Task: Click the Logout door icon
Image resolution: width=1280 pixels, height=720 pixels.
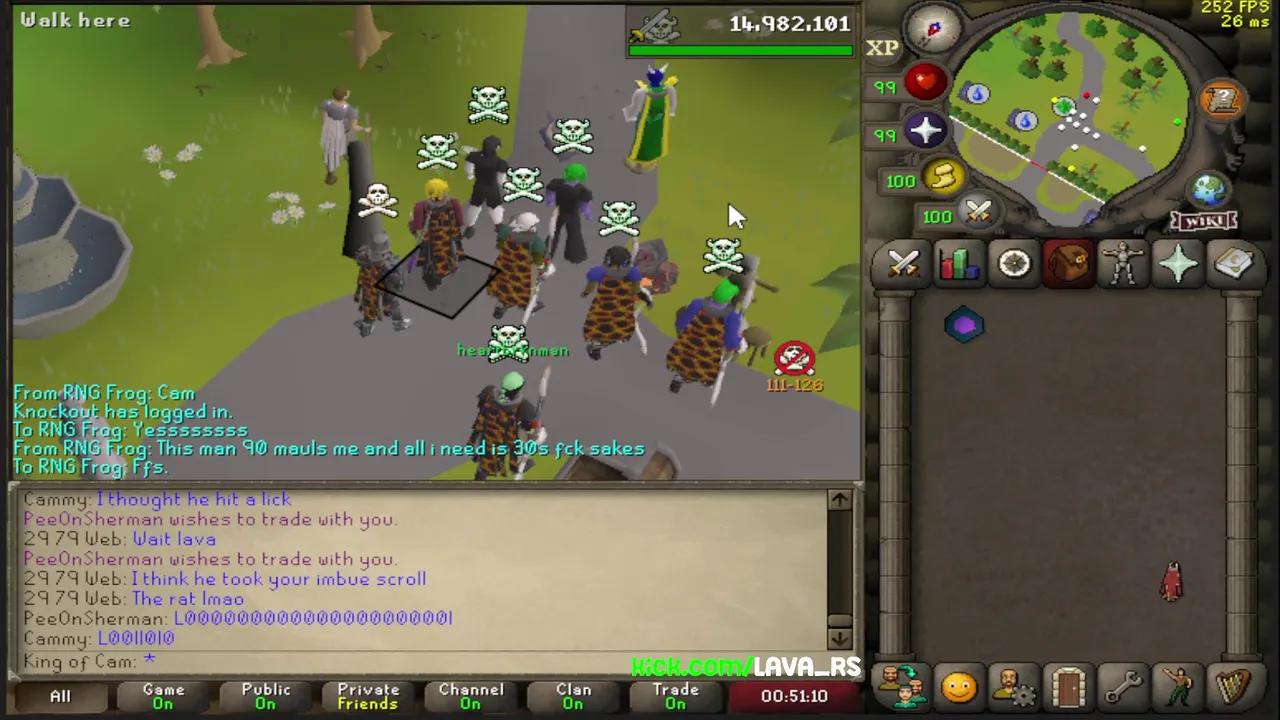Action: pos(1067,686)
